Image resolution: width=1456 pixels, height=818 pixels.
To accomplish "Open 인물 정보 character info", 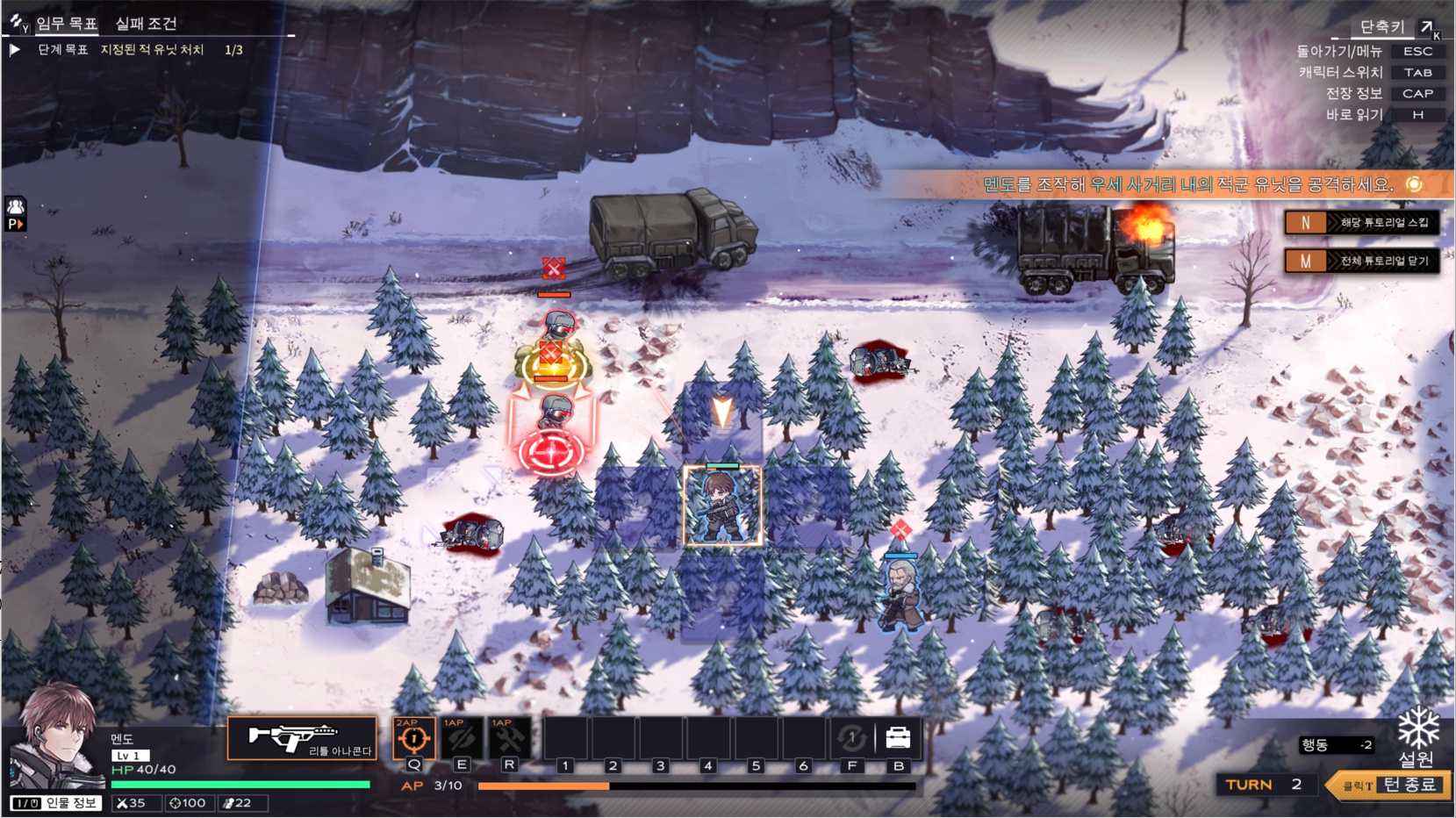I will [x=57, y=803].
